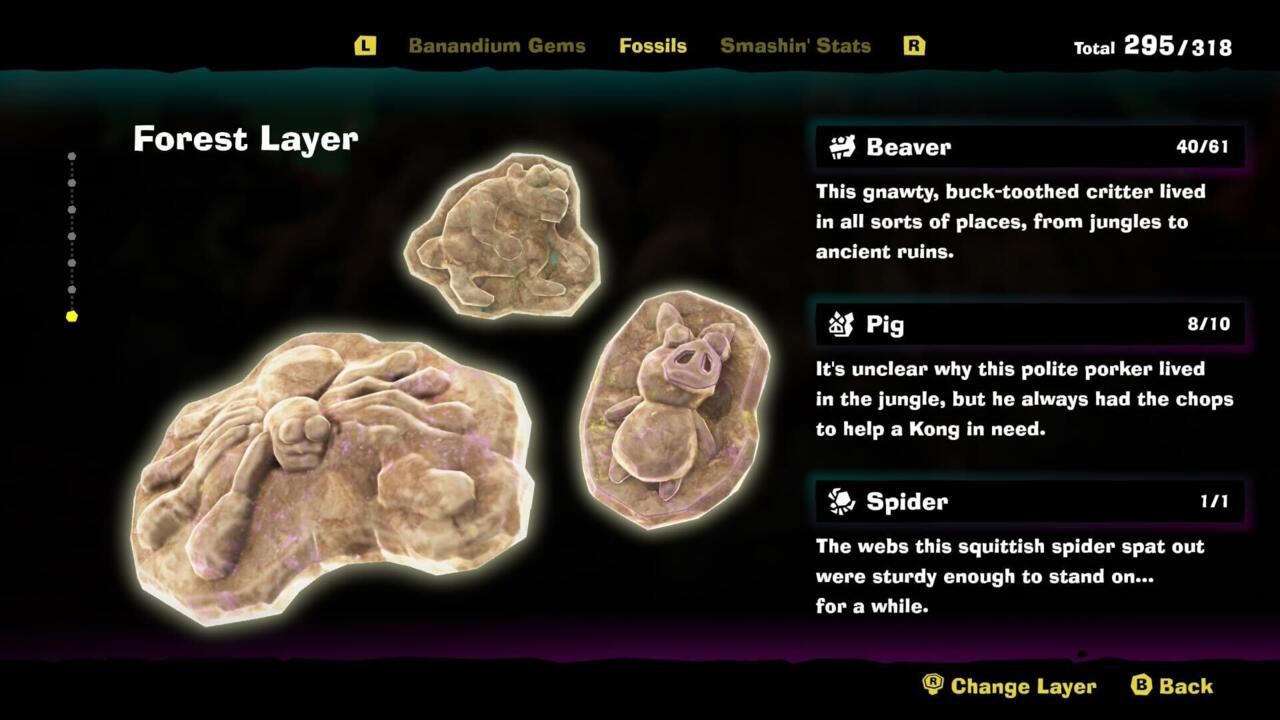Select the Spider fossil entry
This screenshot has height=720, width=1280.
pyautogui.click(x=1030, y=501)
